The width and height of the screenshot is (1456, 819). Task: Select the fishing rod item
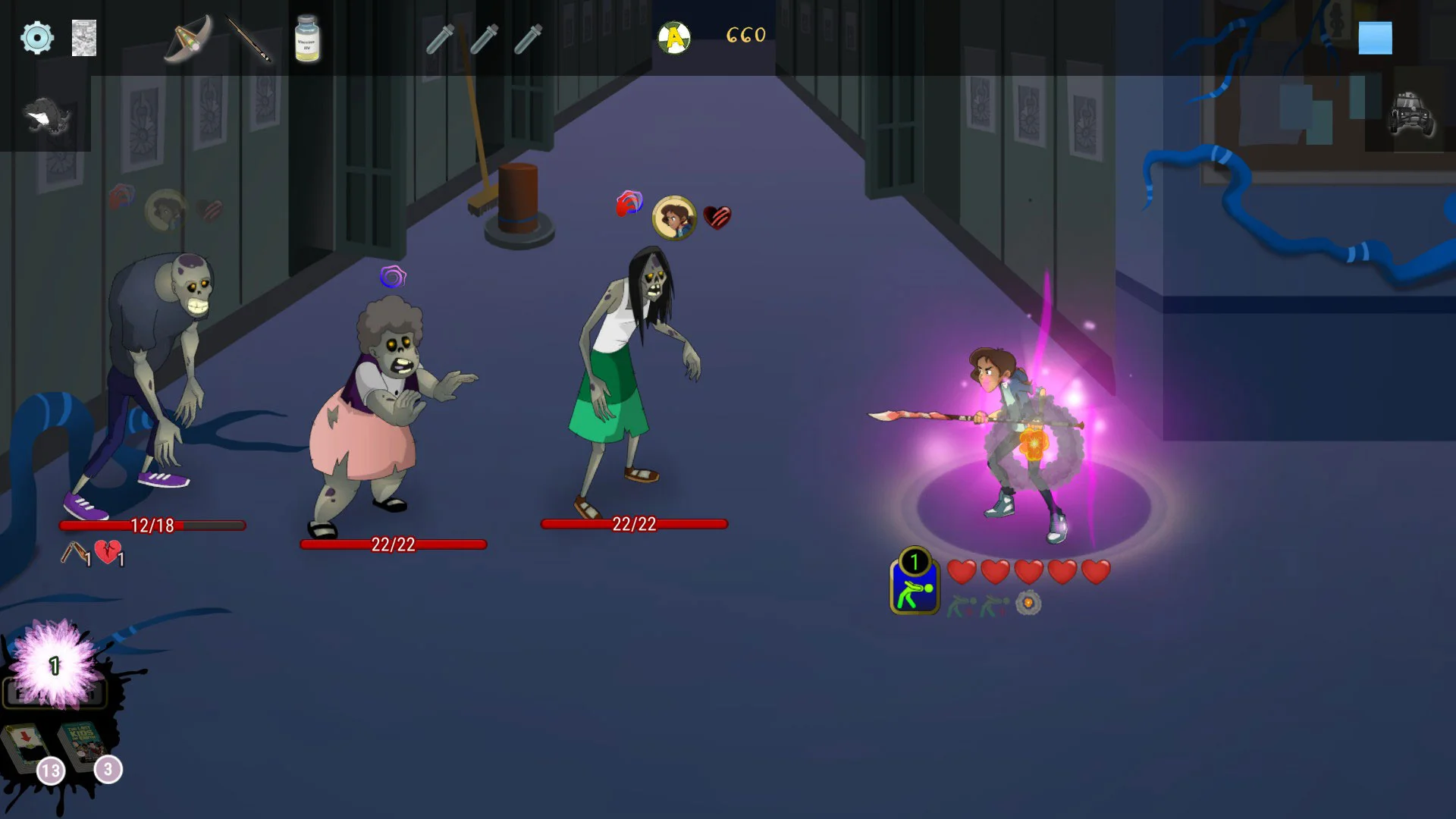click(x=249, y=39)
